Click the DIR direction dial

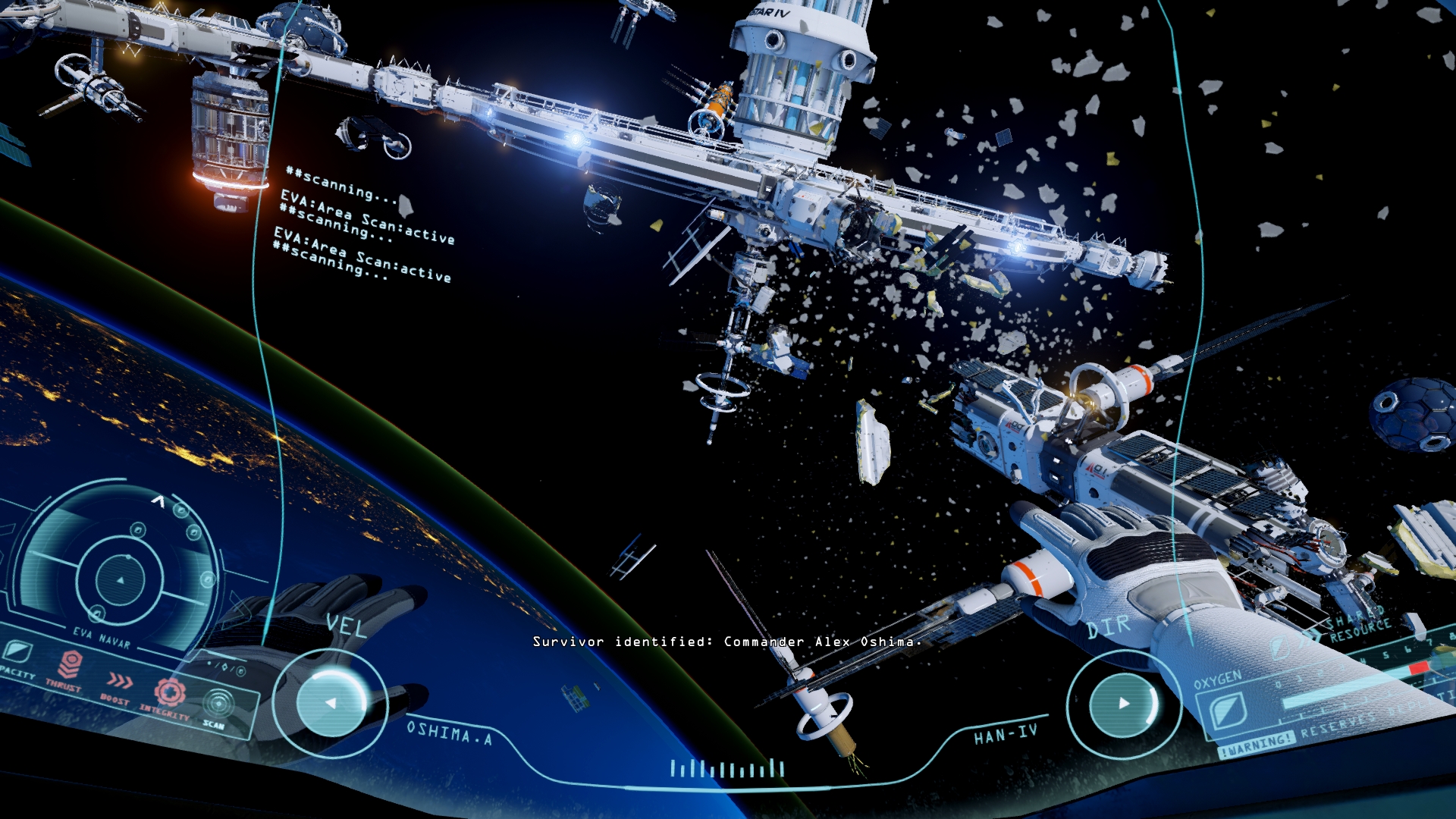point(1123,703)
